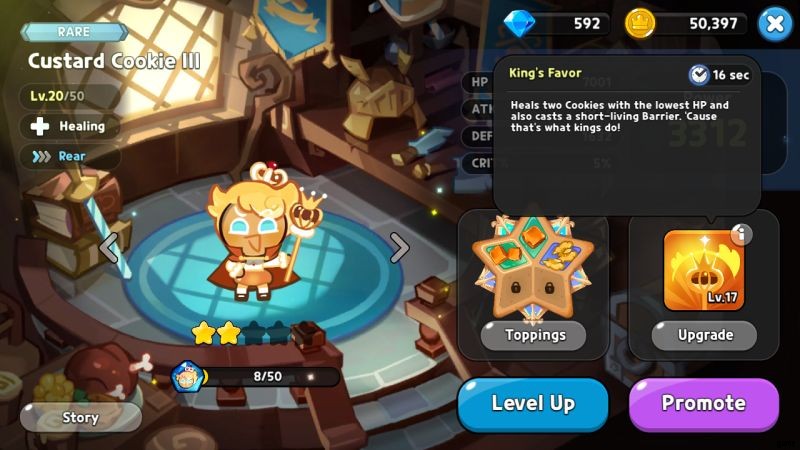Open the Toppings panel
This screenshot has width=800, height=450.
tap(533, 335)
